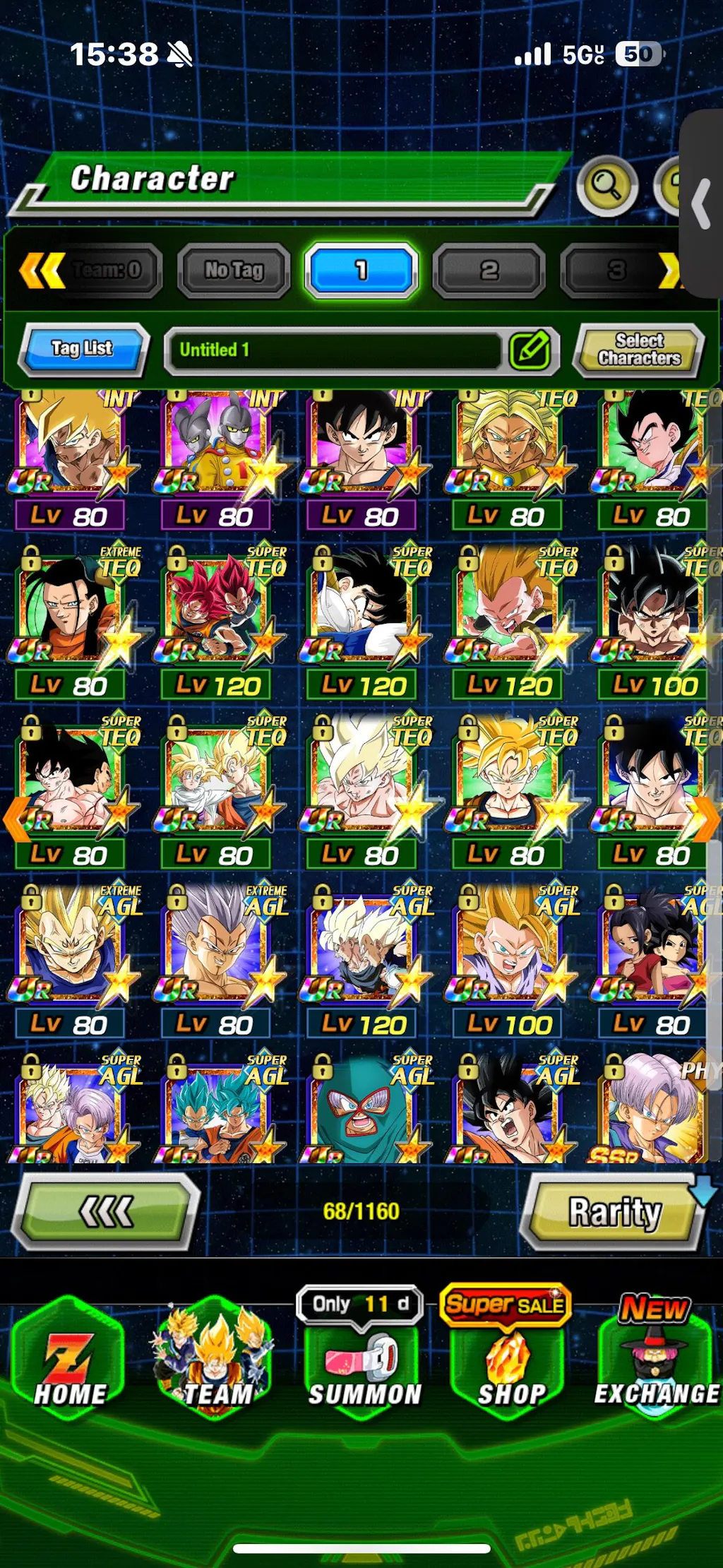Select tag tab number 3
The height and width of the screenshot is (1568, 723).
point(616,270)
